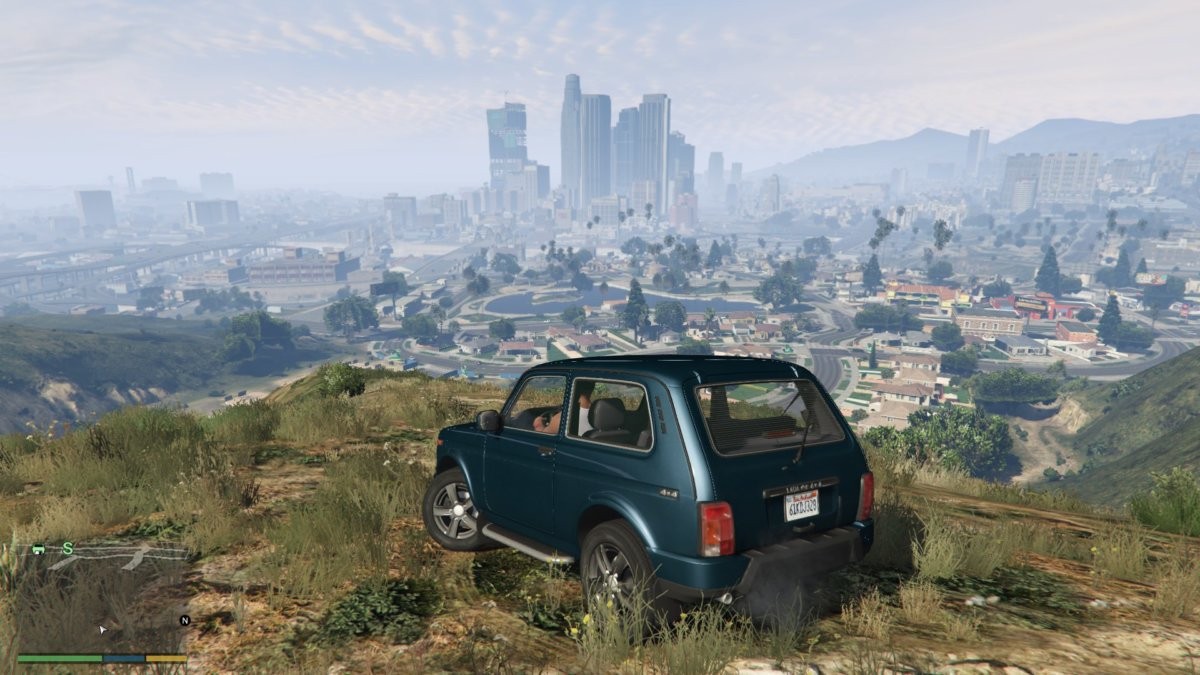Click the N north compass indicator
The height and width of the screenshot is (675, 1200).
point(184,620)
